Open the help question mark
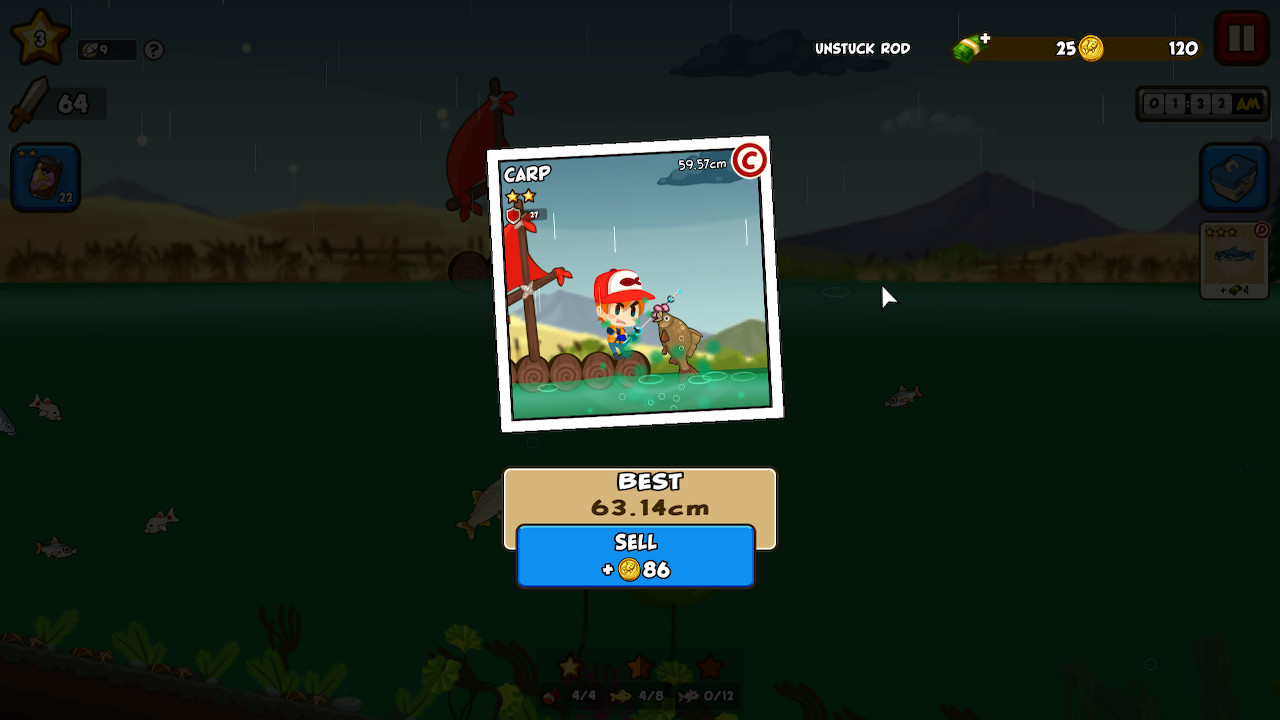1280x720 pixels. point(153,50)
